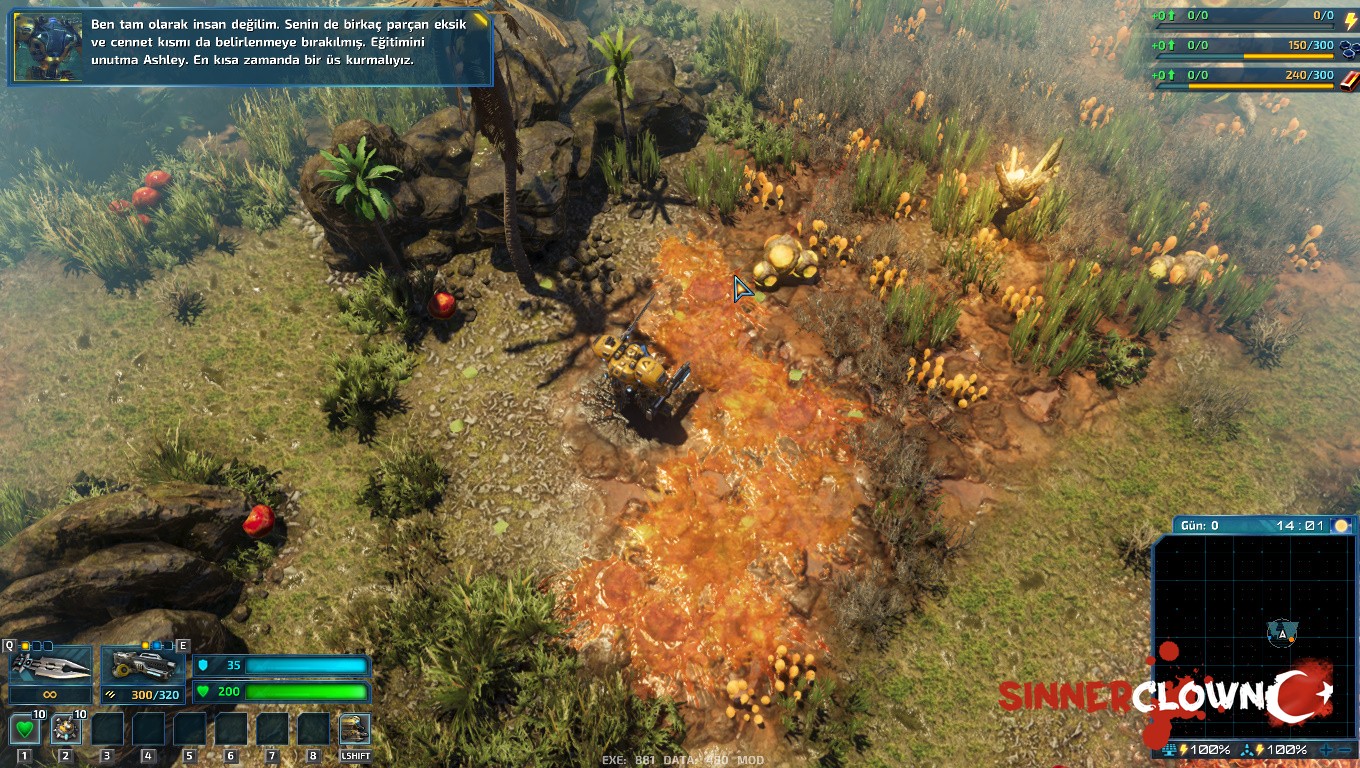
Task: Click the blue hexagon data resource icon
Action: pos(1348,49)
